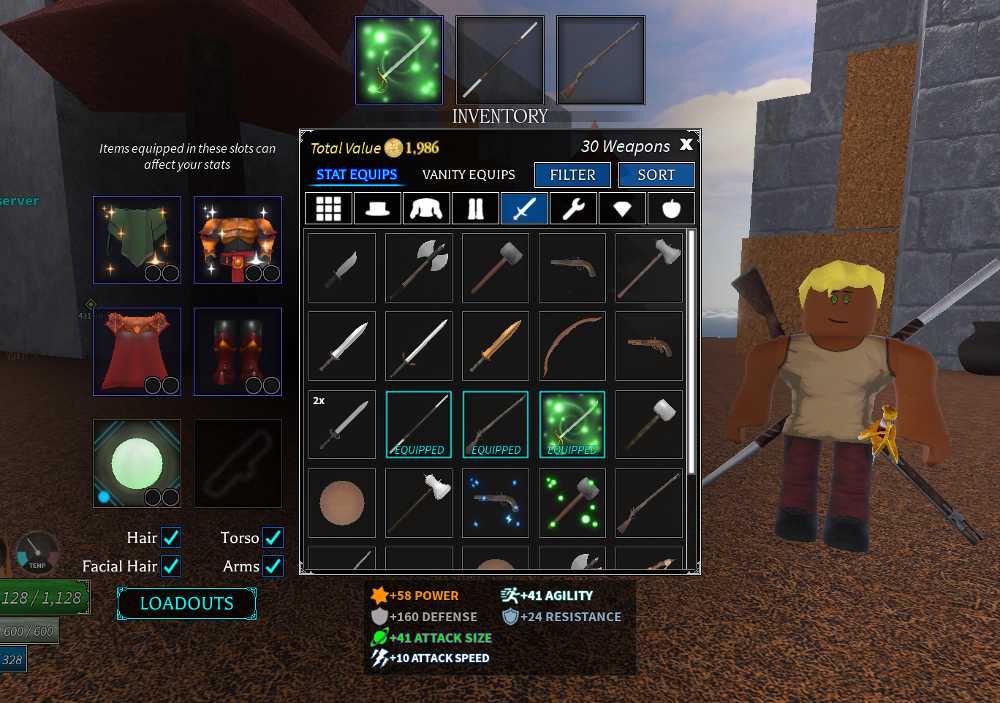The width and height of the screenshot is (1000, 703).
Task: Toggle the Arms checkbox
Action: [x=272, y=566]
